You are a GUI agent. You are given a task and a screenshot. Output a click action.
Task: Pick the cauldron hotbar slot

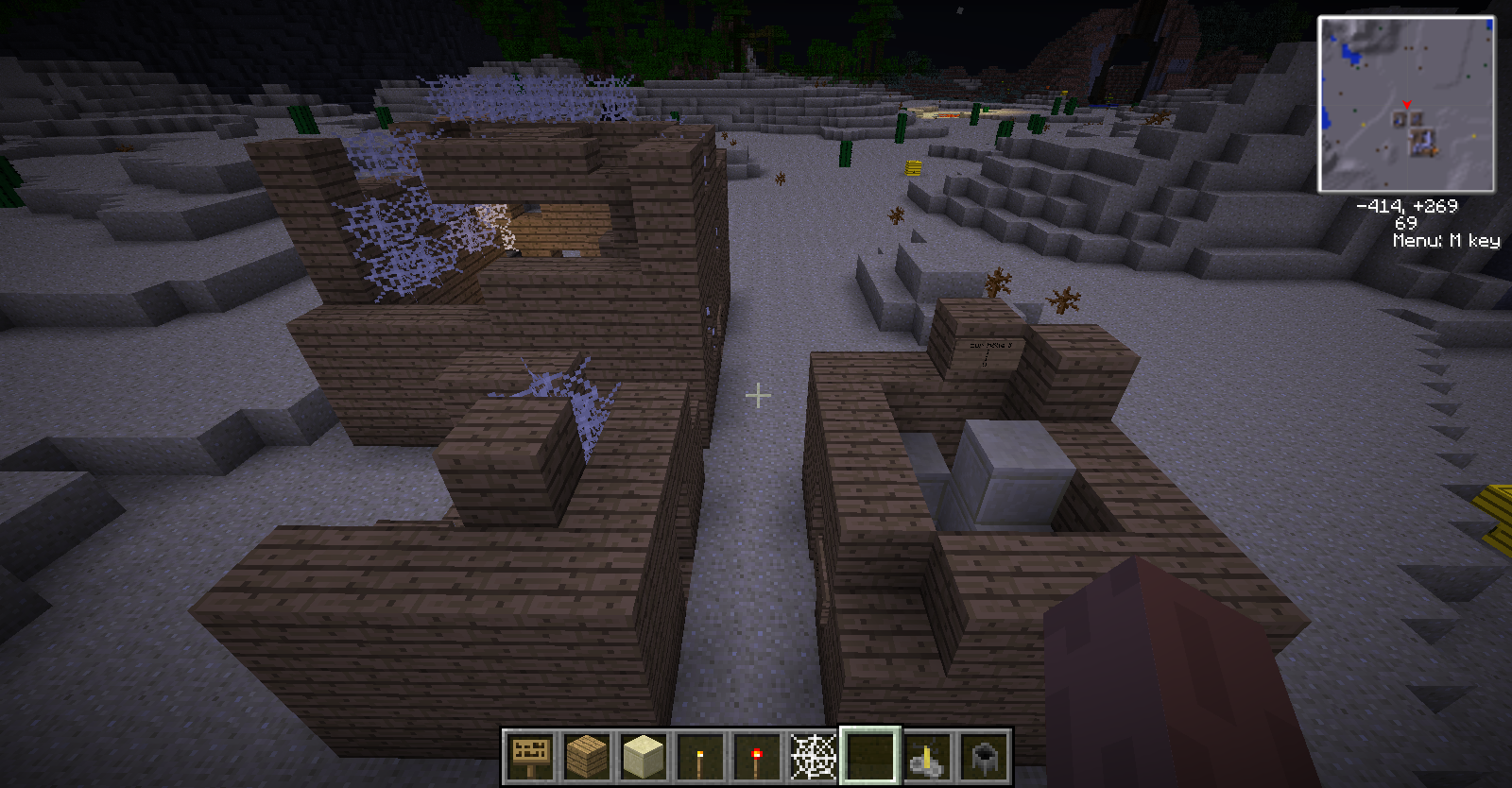tap(984, 756)
